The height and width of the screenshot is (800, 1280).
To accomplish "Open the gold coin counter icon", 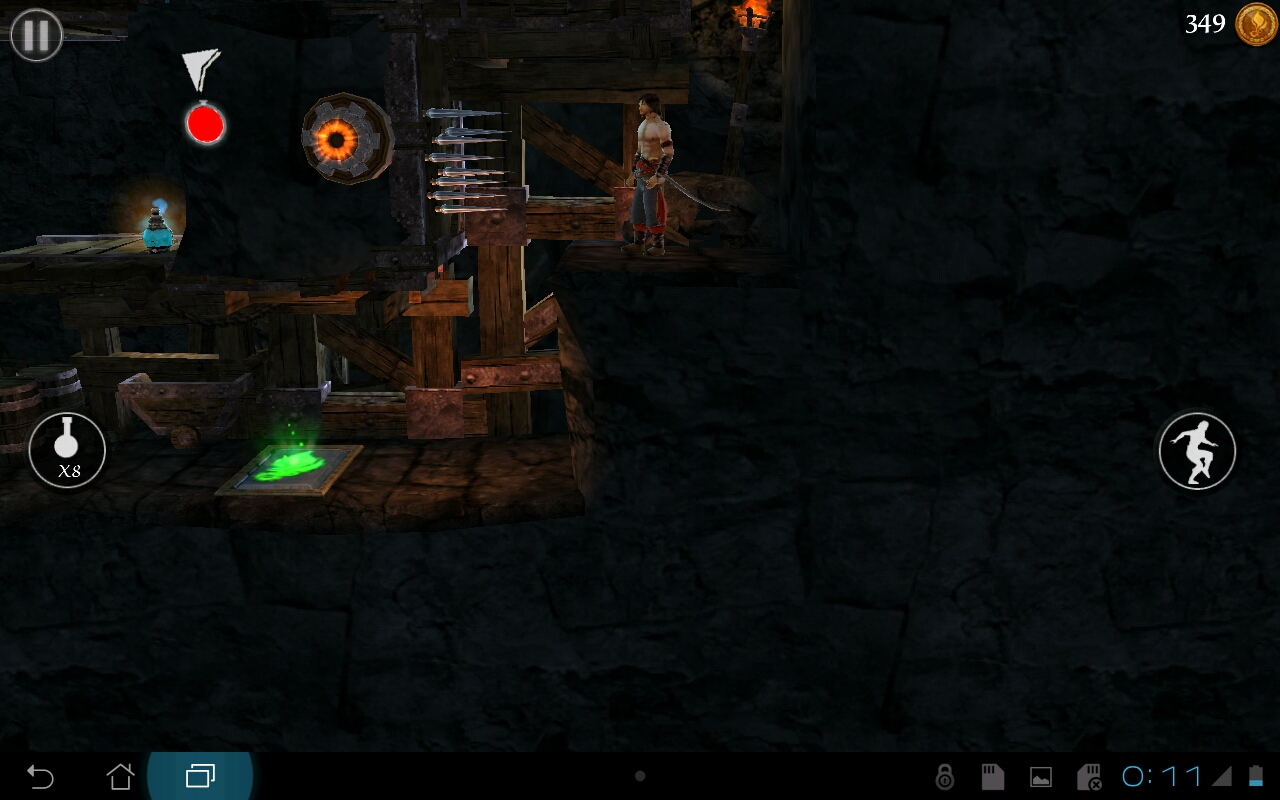I will point(1255,24).
